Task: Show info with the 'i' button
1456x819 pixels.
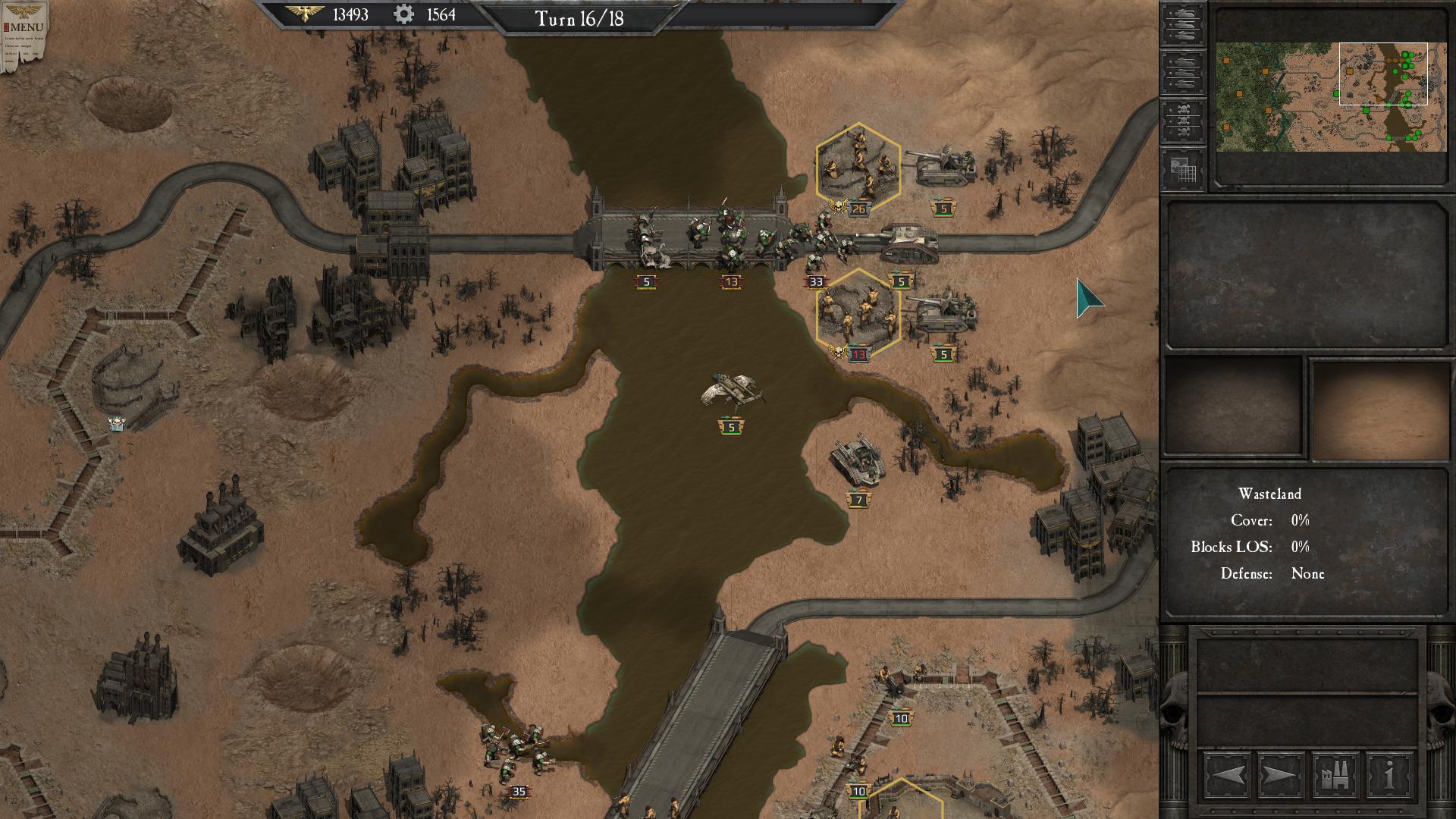Action: coord(1389,775)
